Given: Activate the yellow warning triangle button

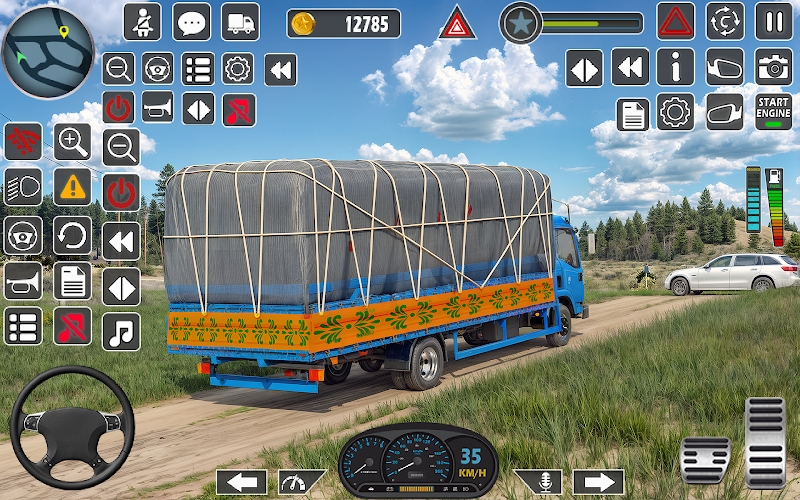Looking at the screenshot, I should pyautogui.click(x=72, y=187).
